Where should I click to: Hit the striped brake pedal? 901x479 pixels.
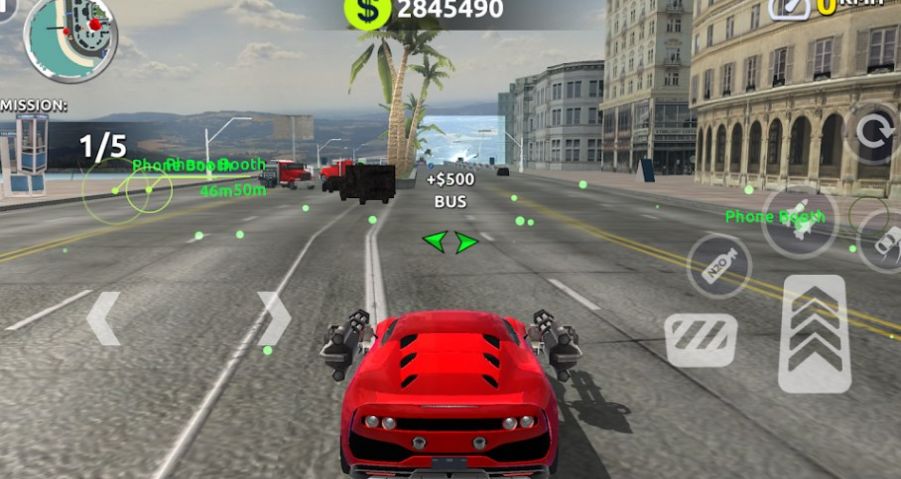coord(701,340)
